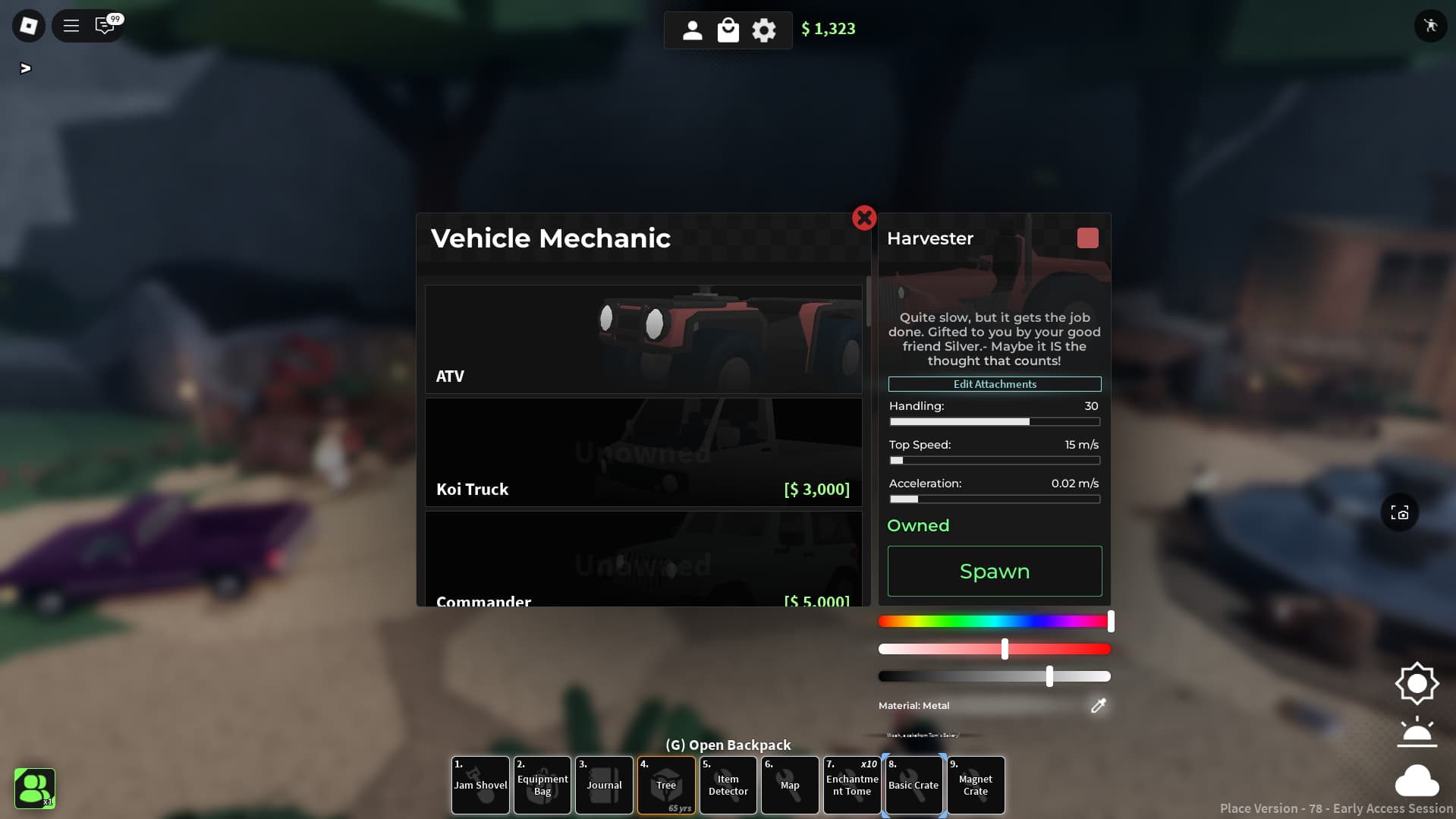Open the player profile icon
This screenshot has width=1456, height=819.
pyautogui.click(x=692, y=30)
